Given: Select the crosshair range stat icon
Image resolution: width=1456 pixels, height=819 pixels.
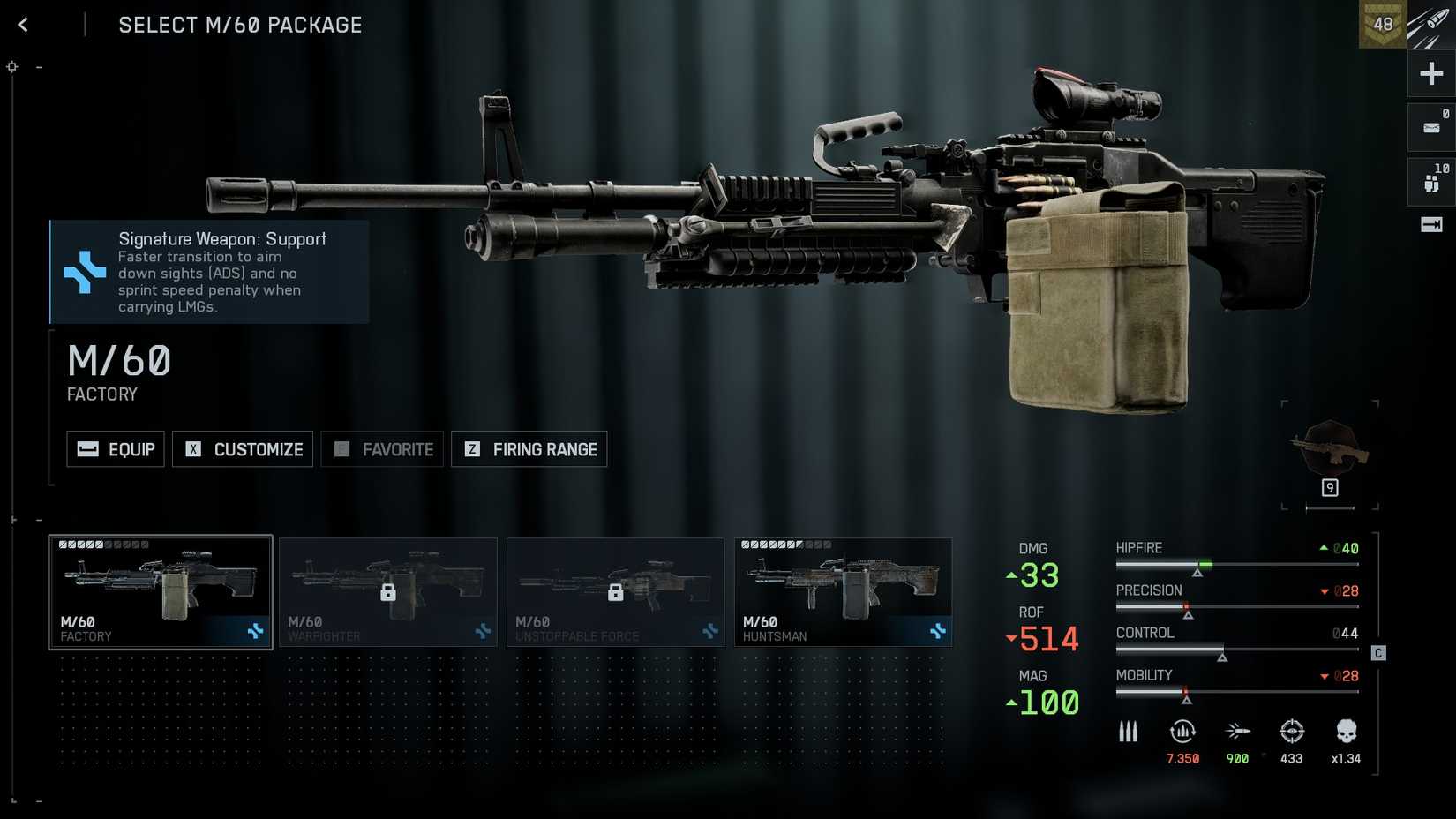Looking at the screenshot, I should [1292, 732].
